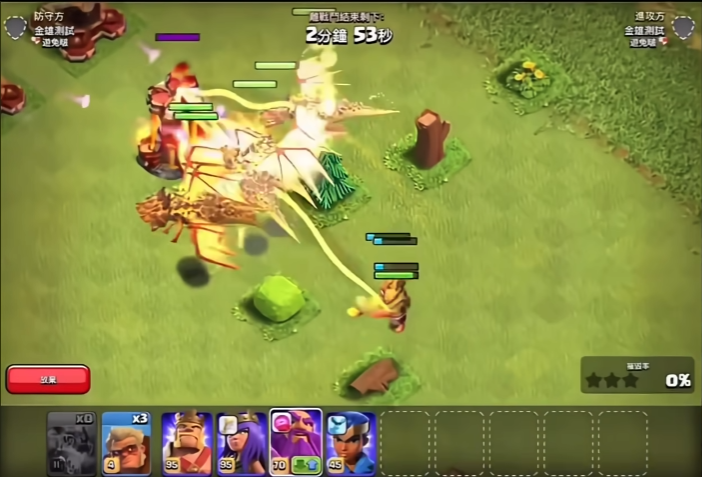Select the x3 blond troop card
The height and width of the screenshot is (477, 702).
127,443
